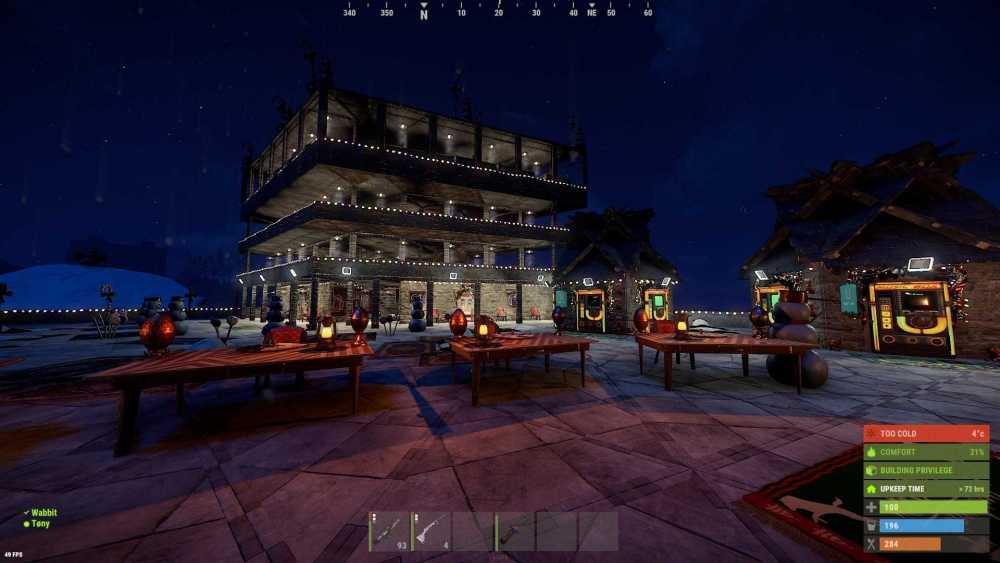The width and height of the screenshot is (1000, 563).
Task: Select the rifle hotbar slot with 93 ammo
Action: (390, 531)
